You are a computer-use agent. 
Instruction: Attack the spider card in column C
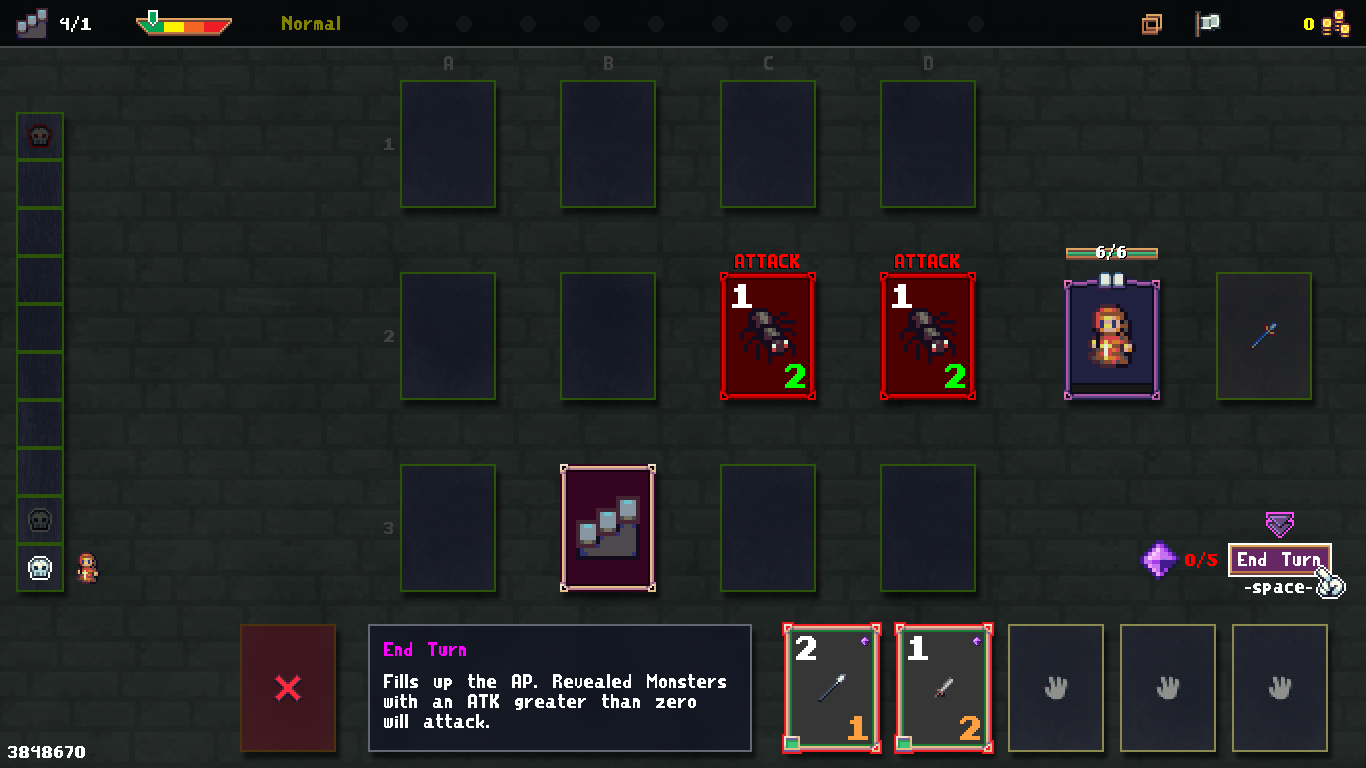point(767,337)
